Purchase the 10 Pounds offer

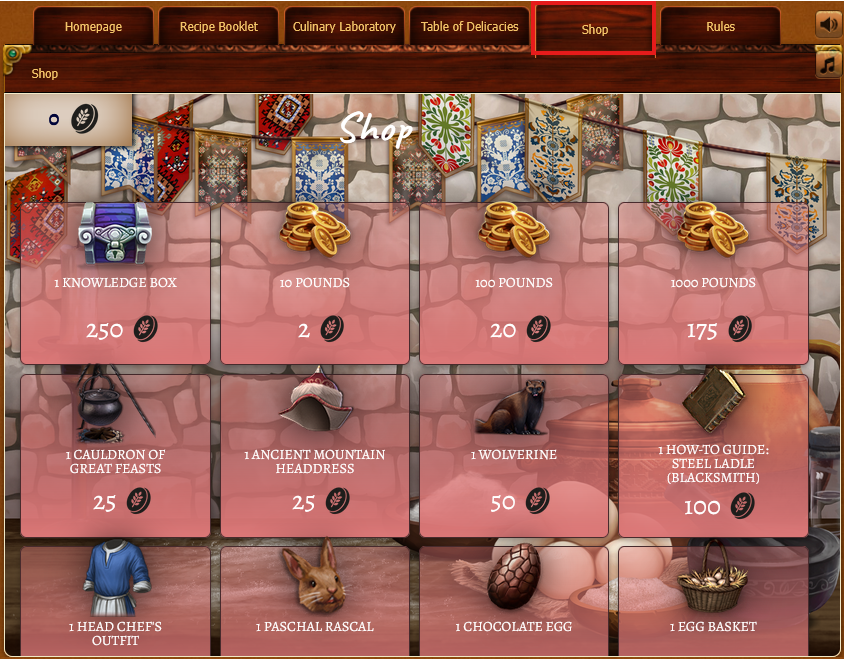[x=314, y=284]
